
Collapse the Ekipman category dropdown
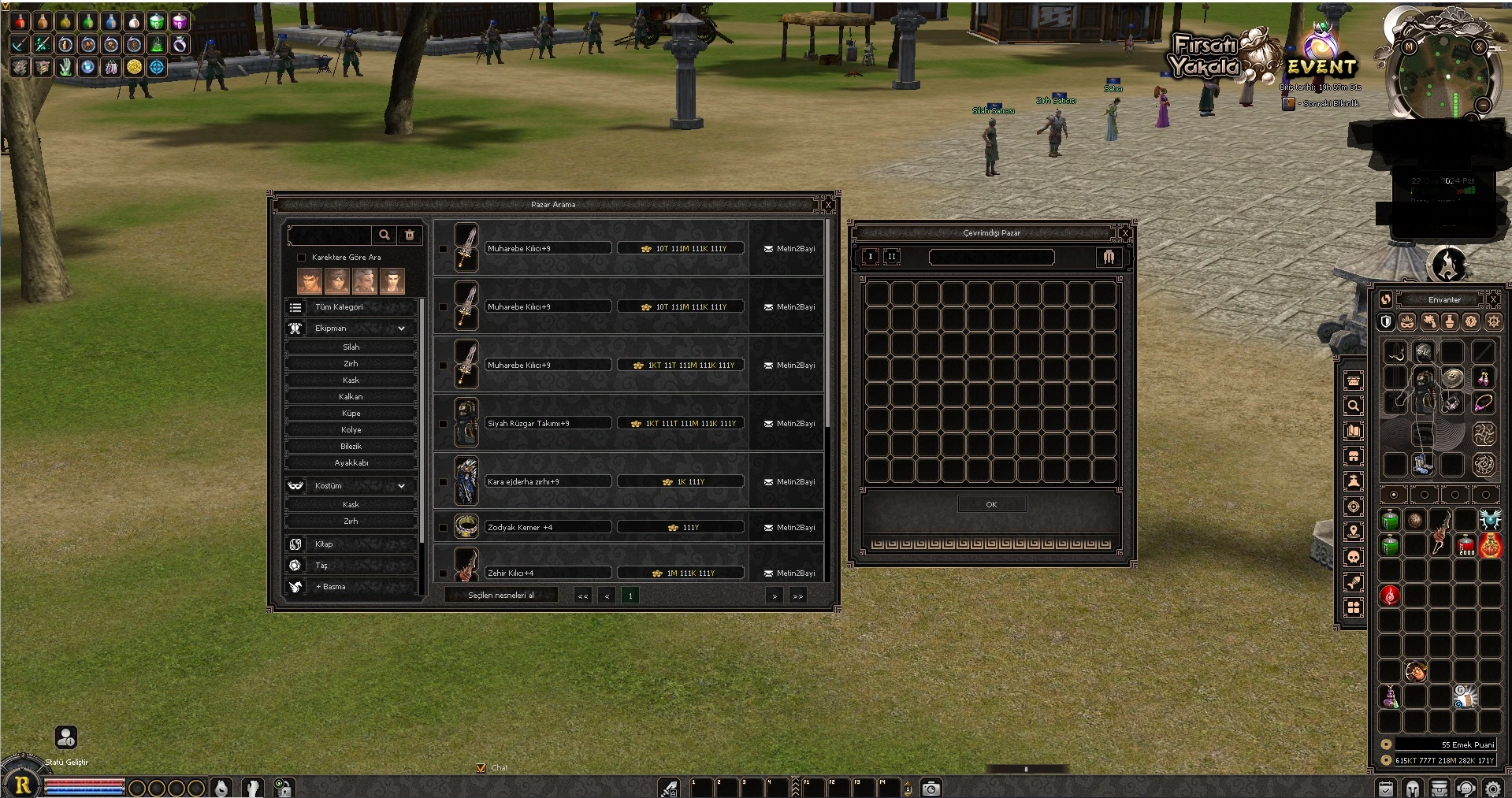(x=401, y=328)
